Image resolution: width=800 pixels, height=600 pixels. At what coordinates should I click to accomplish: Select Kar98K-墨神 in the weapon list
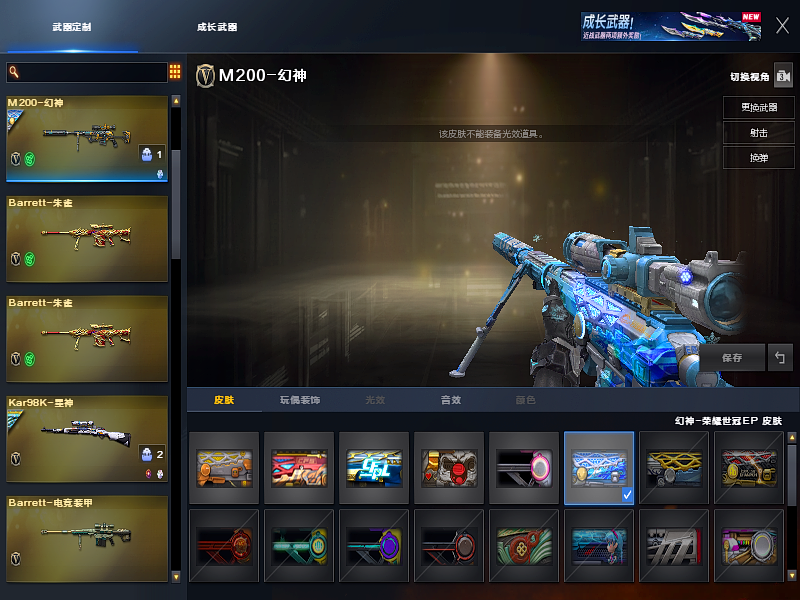coord(87,439)
